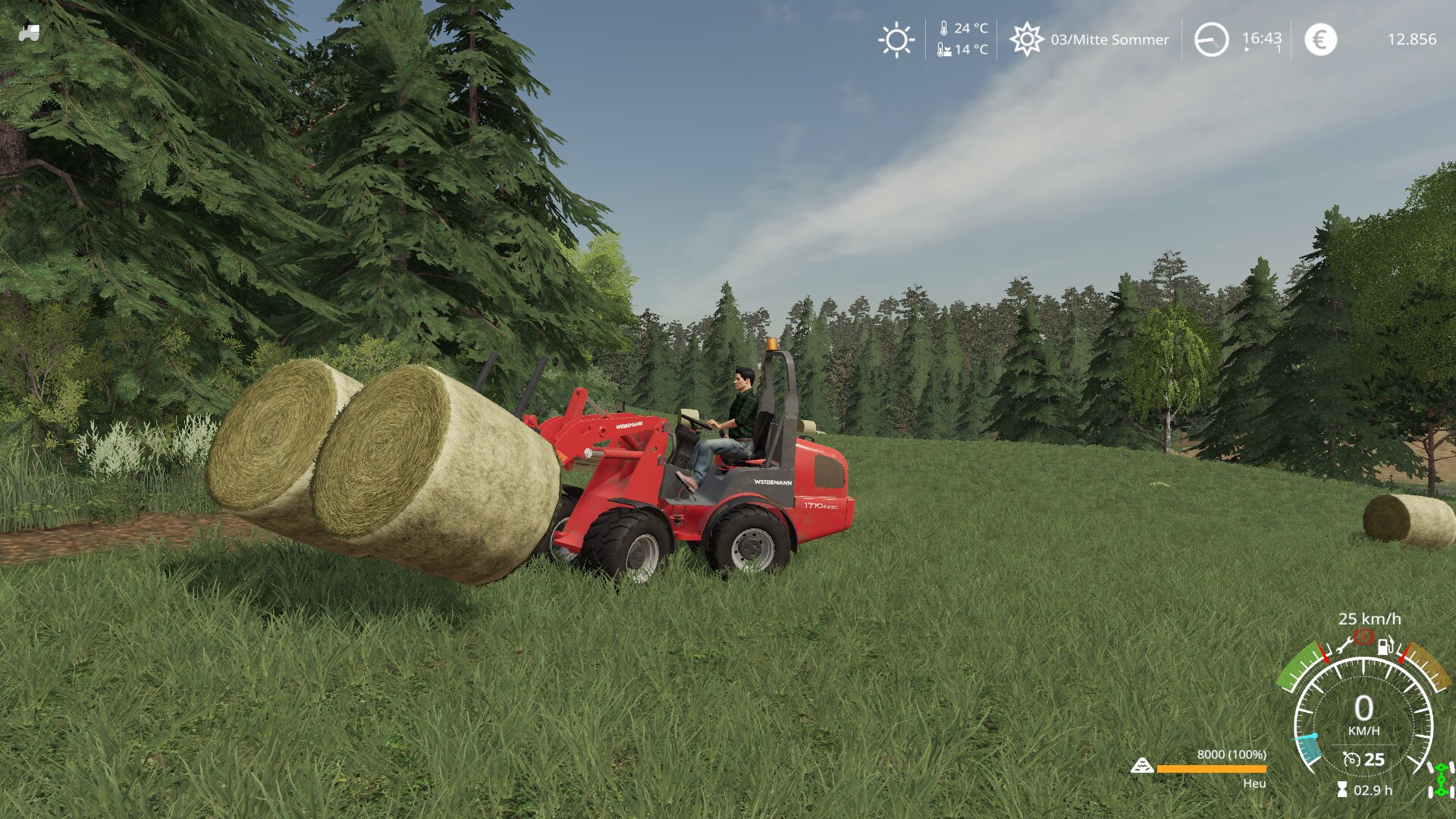The width and height of the screenshot is (1456, 819).
Task: Toggle the cruise control speed icon
Action: pyautogui.click(x=1351, y=759)
